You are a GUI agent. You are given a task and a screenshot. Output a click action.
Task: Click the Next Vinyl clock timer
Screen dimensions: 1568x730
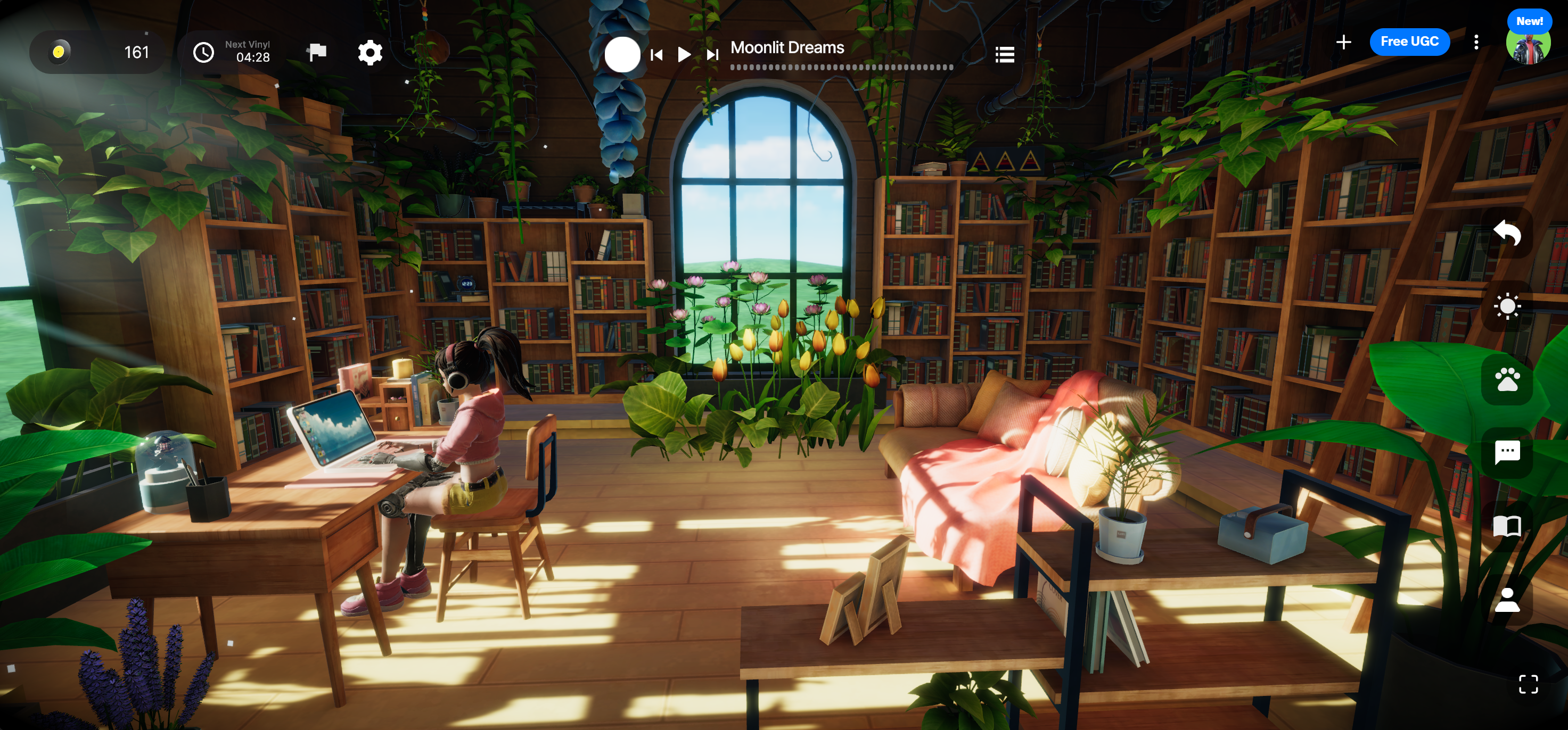coord(231,53)
